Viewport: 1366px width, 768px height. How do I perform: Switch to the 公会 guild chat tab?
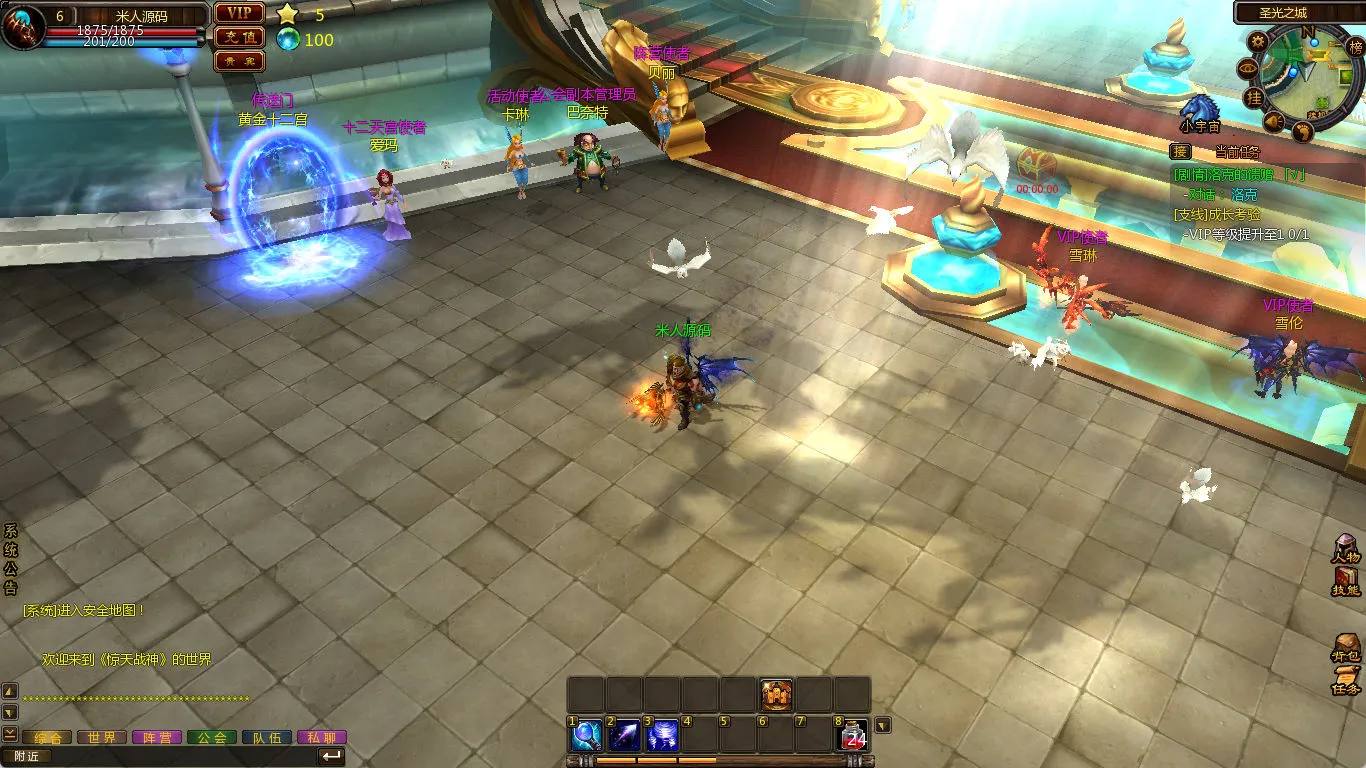pyautogui.click(x=211, y=738)
